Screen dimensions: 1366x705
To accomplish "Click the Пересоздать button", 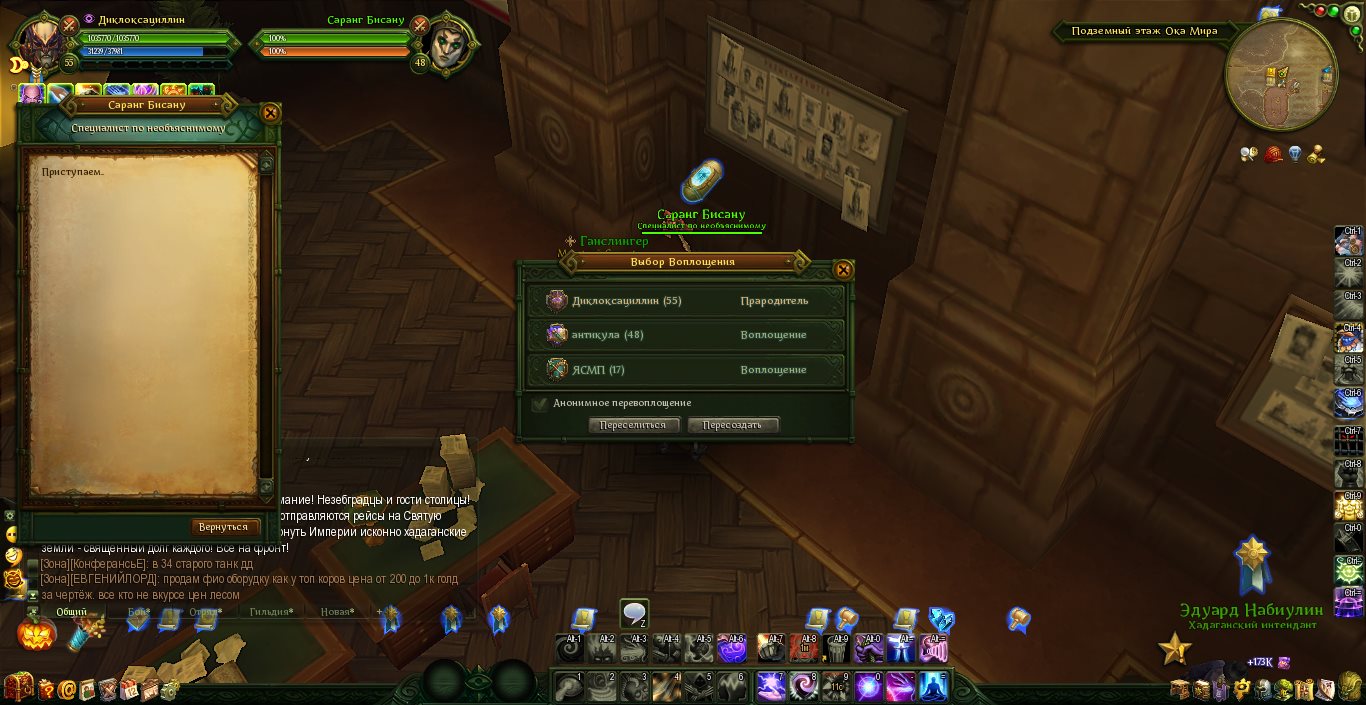I will point(732,425).
